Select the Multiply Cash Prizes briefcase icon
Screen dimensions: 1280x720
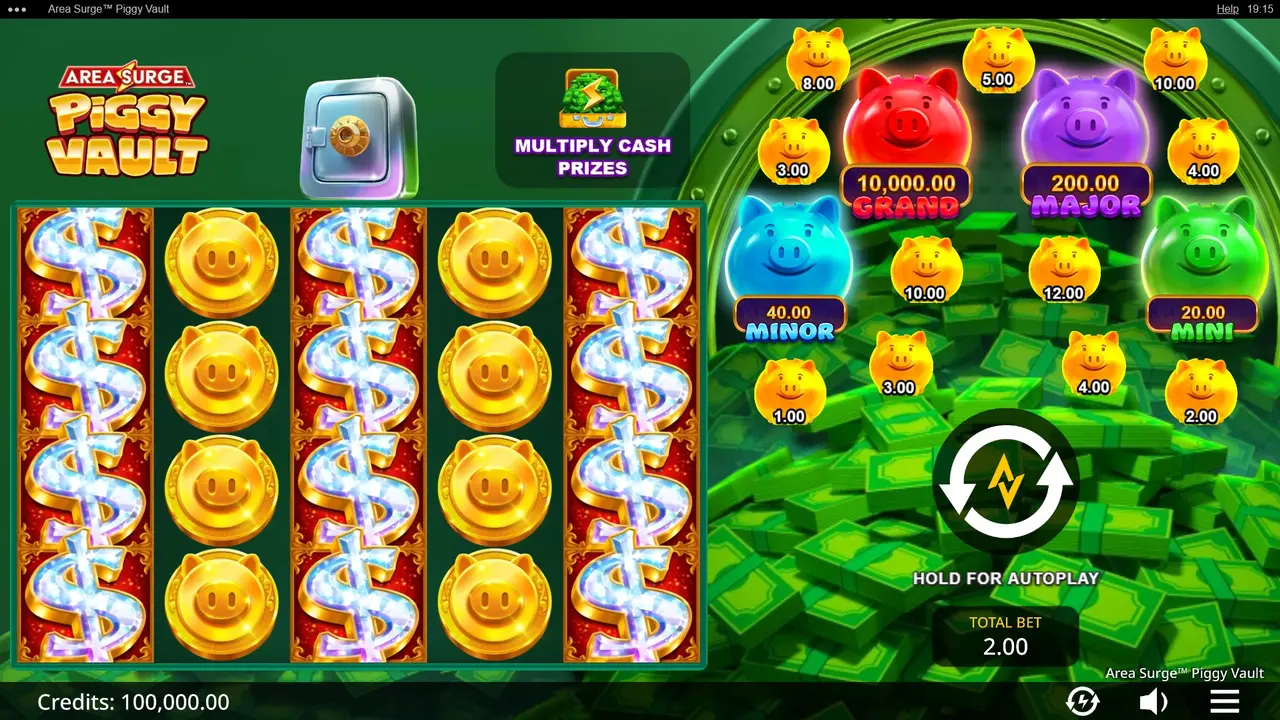592,100
